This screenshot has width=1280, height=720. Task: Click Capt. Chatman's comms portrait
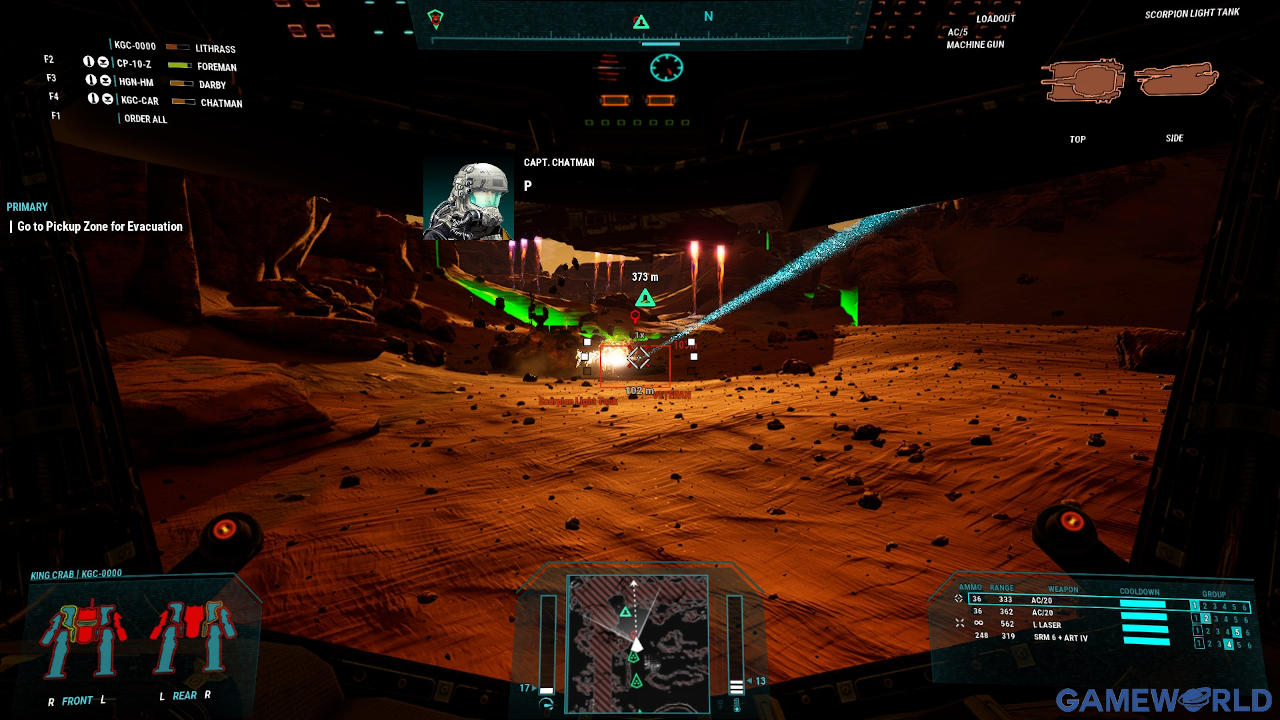coord(468,202)
